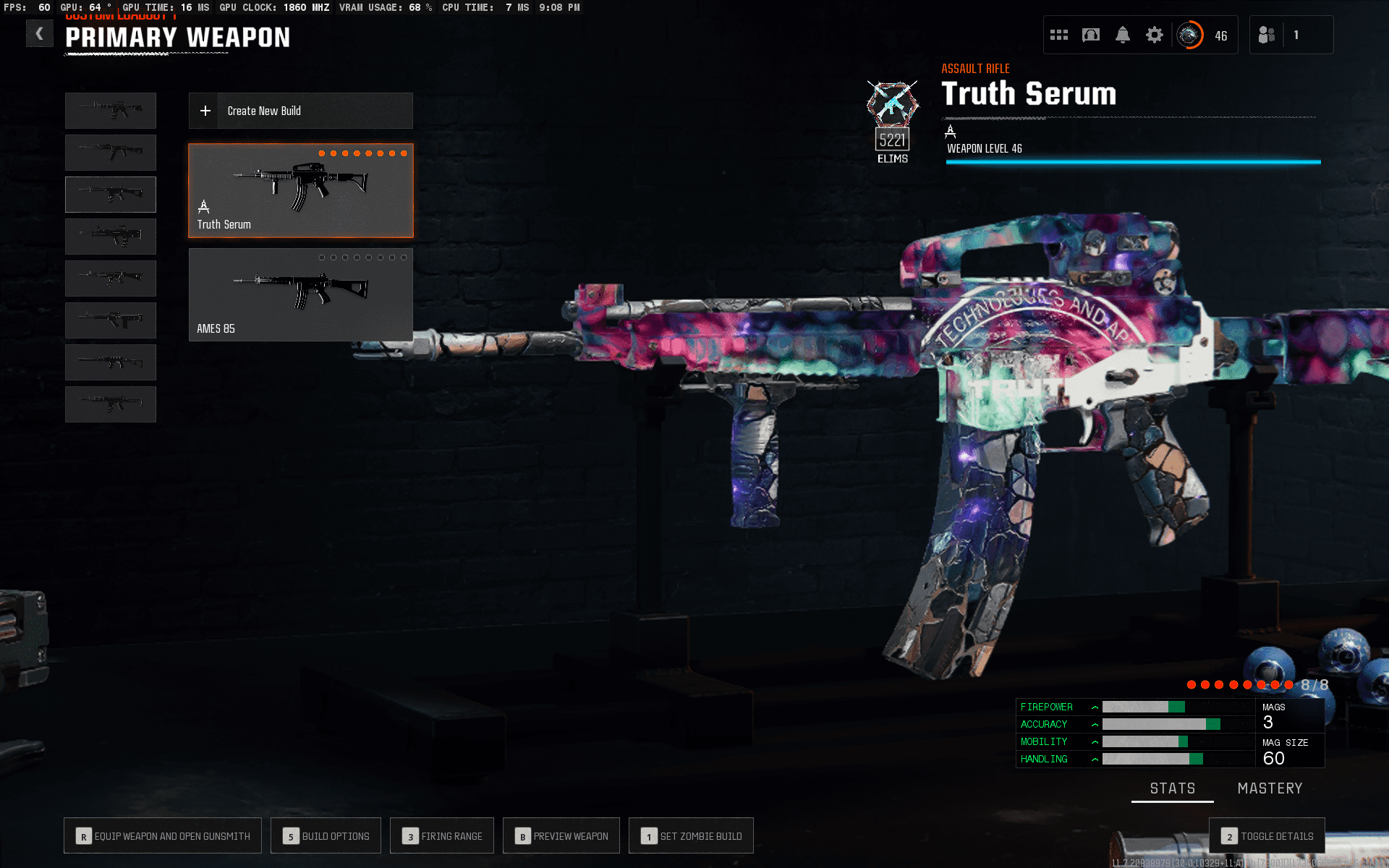Set this as Zombie Build
The width and height of the screenshot is (1389, 868).
click(x=691, y=836)
